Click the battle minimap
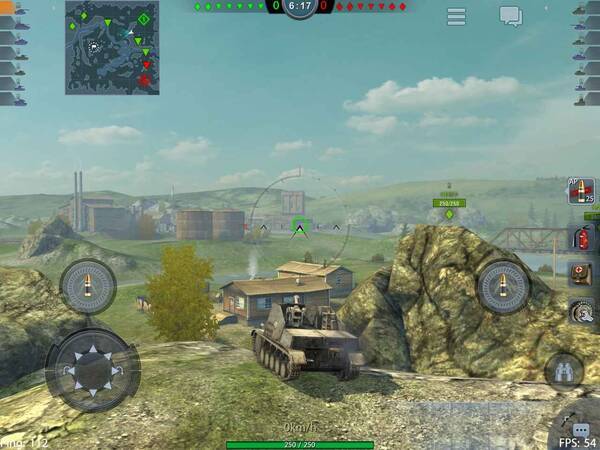This screenshot has height=450, width=600. (x=112, y=47)
